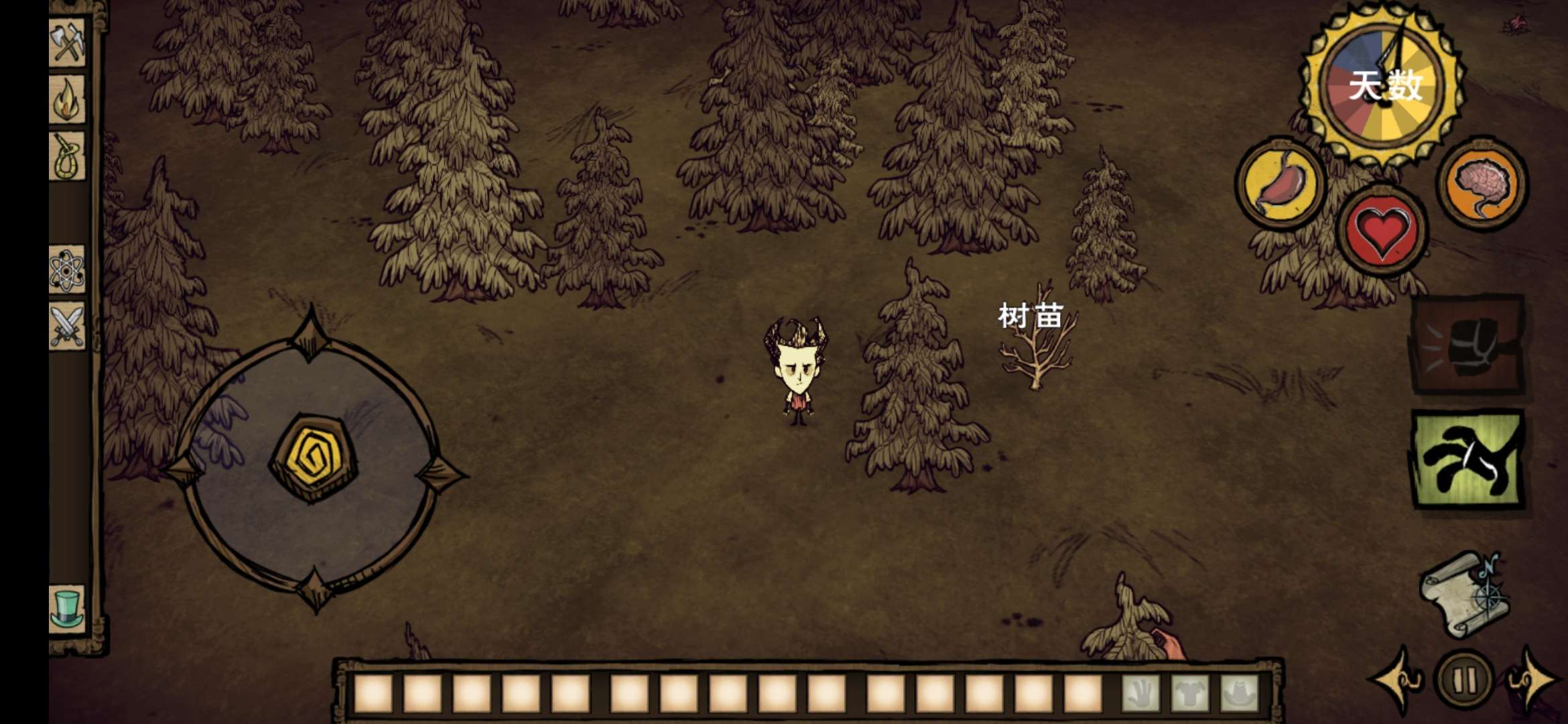Image resolution: width=1568 pixels, height=724 pixels.
Task: Tap the grabbing hand action button
Action: (x=1467, y=460)
